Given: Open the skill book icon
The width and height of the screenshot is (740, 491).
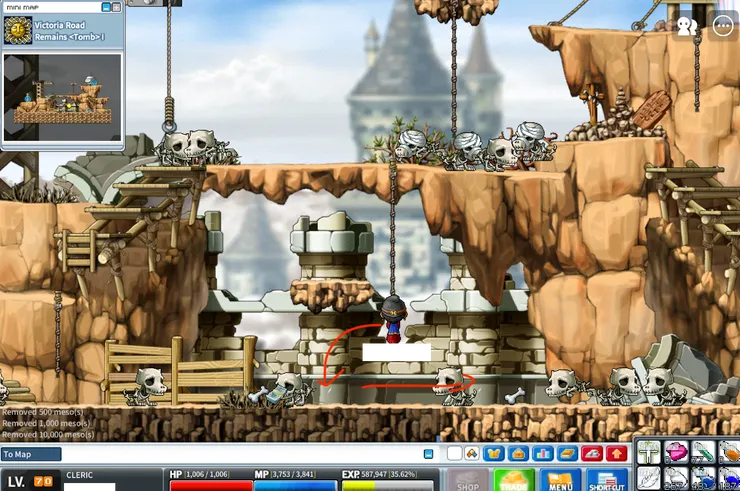Looking at the screenshot, I should 567,454.
